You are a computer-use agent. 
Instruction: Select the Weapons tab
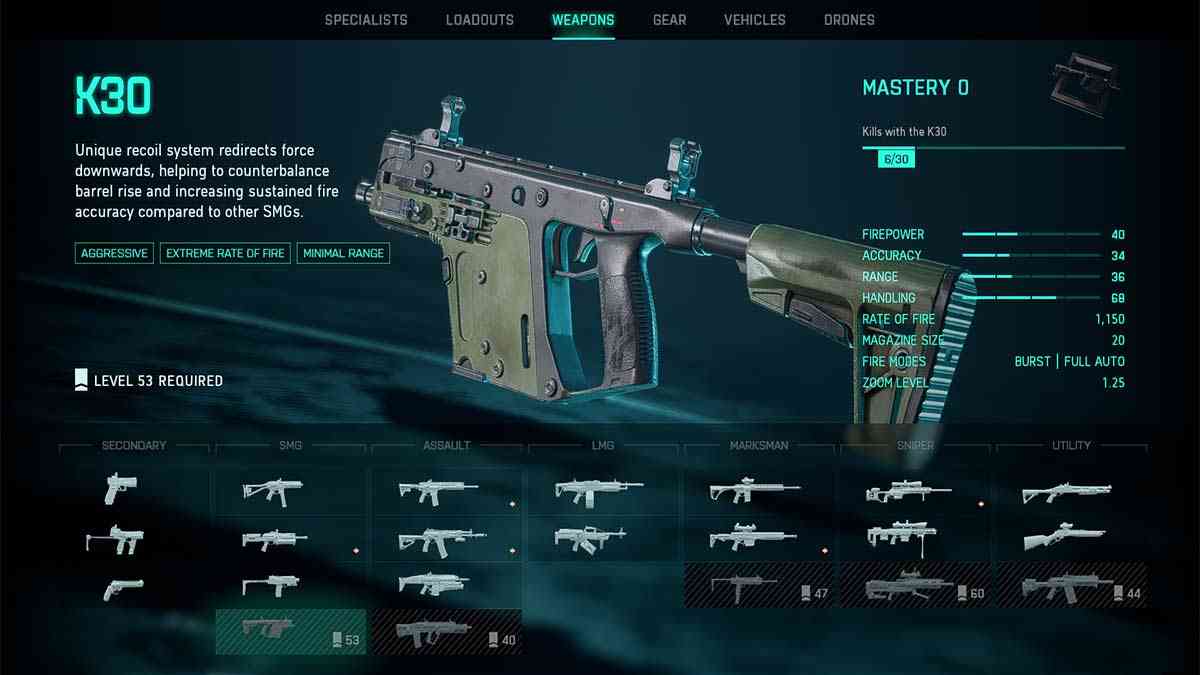tap(583, 20)
